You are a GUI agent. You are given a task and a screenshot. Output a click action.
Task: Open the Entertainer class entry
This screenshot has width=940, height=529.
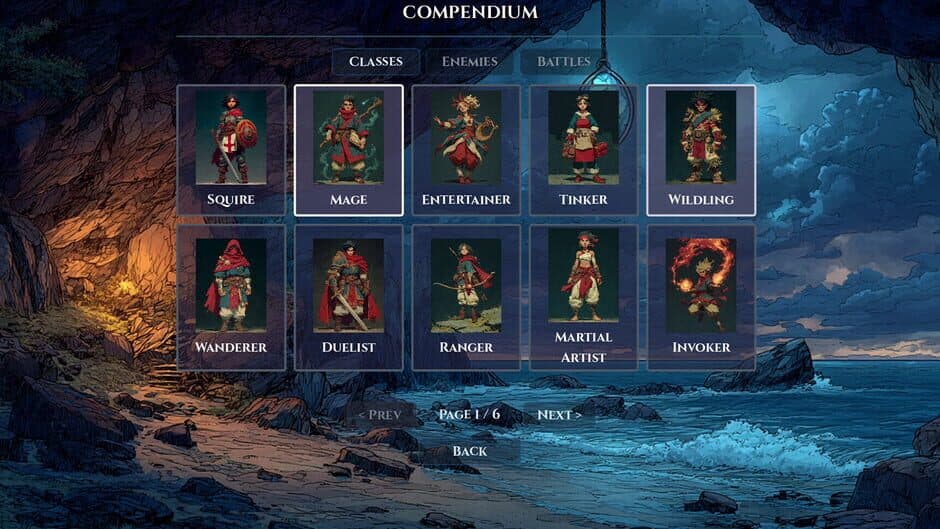pyautogui.click(x=466, y=150)
